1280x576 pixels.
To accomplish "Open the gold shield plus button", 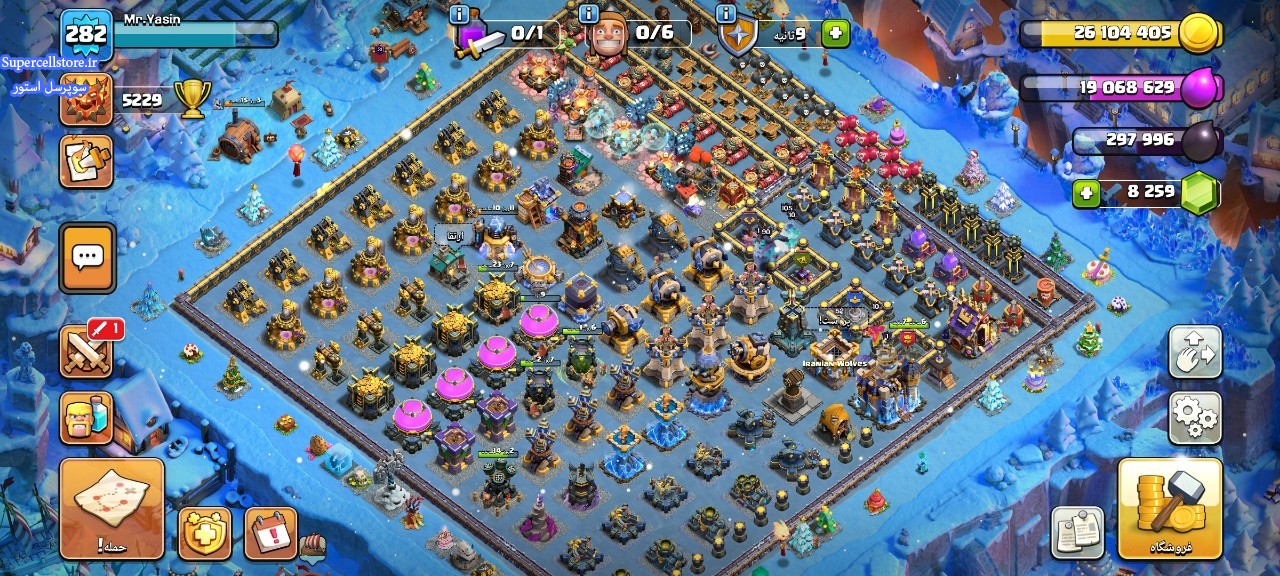I will 205,533.
